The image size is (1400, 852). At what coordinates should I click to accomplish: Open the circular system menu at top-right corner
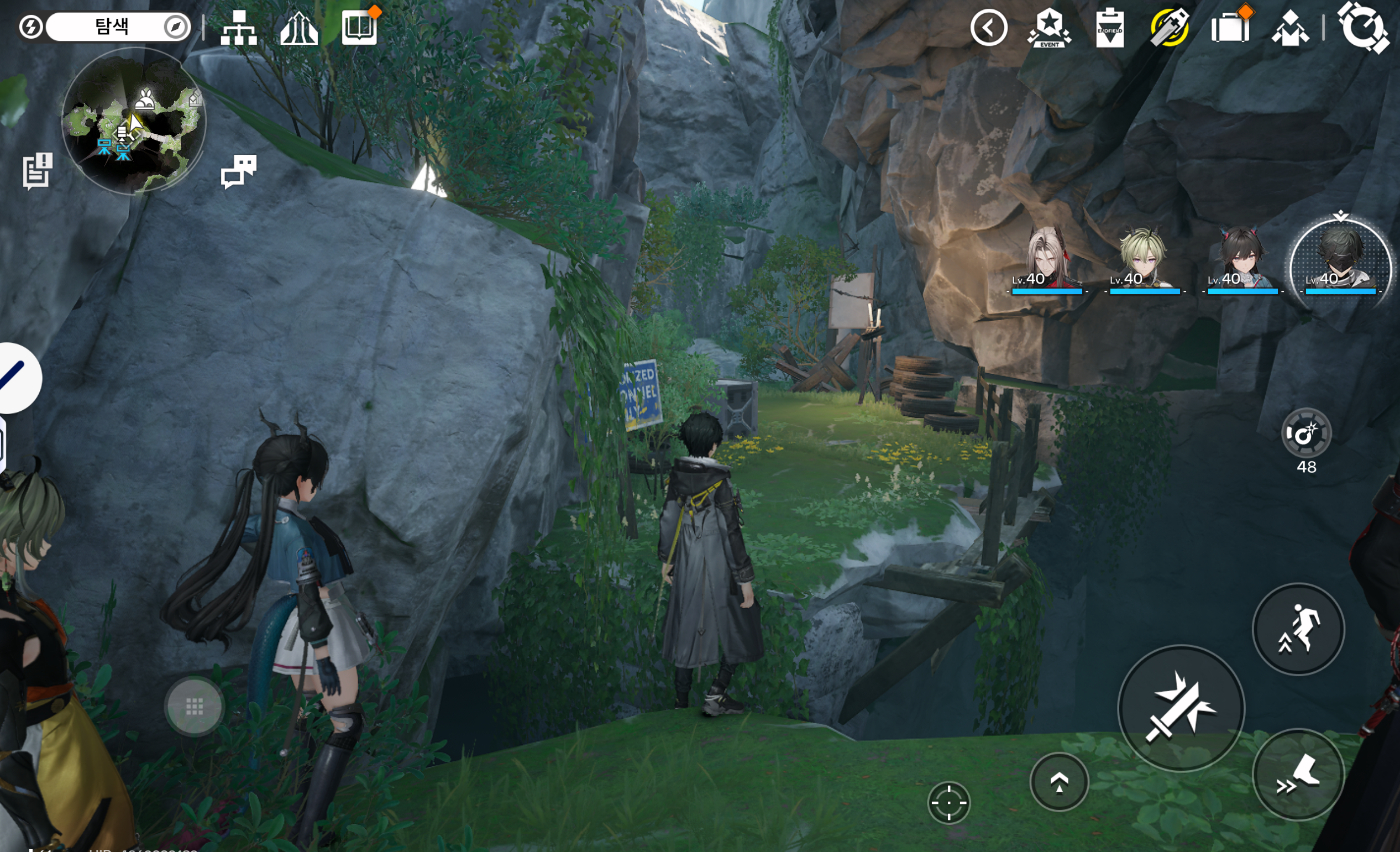(1364, 27)
